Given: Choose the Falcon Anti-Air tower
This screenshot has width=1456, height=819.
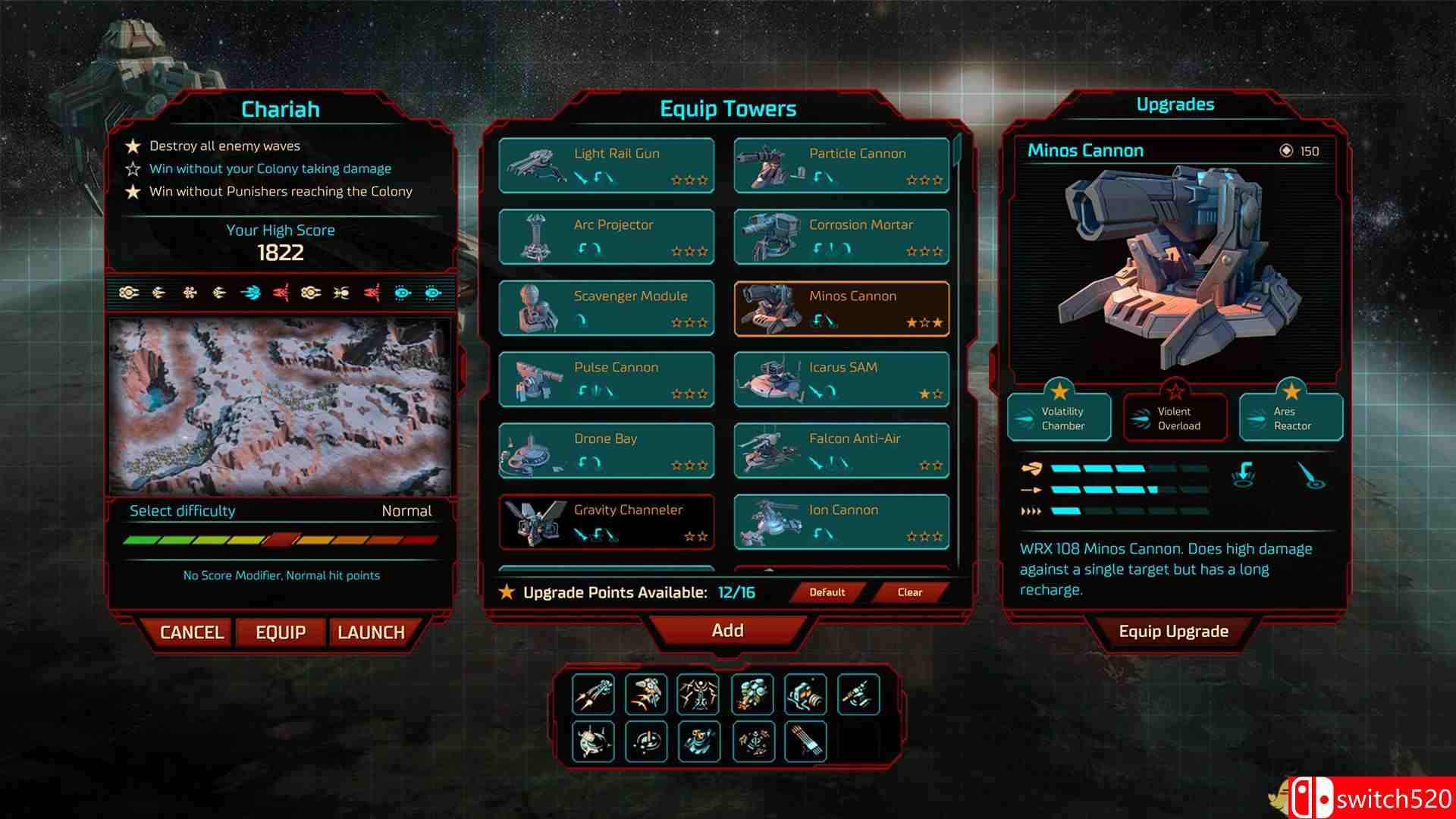Looking at the screenshot, I should click(842, 450).
